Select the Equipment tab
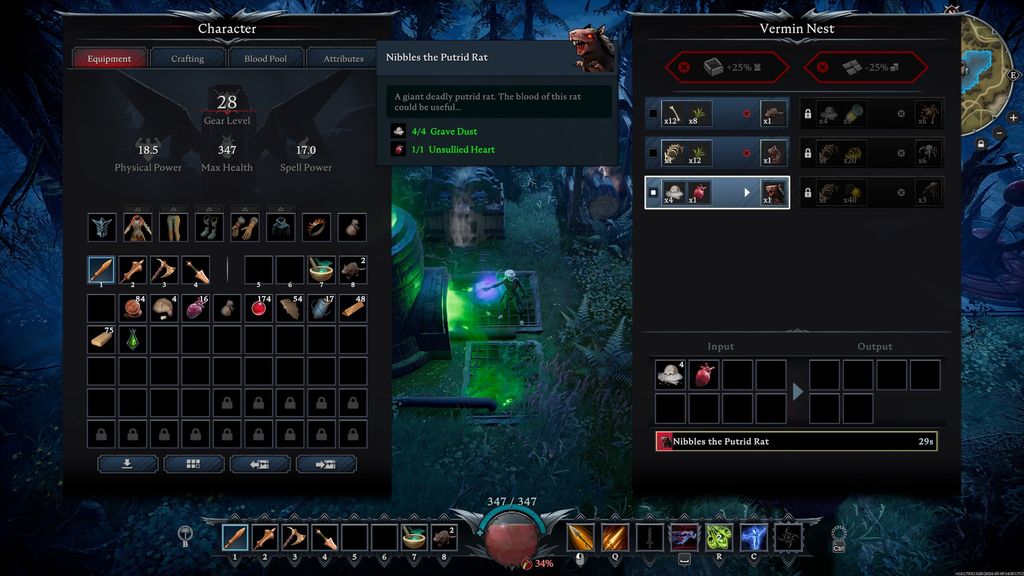This screenshot has height=576, width=1024. point(109,59)
